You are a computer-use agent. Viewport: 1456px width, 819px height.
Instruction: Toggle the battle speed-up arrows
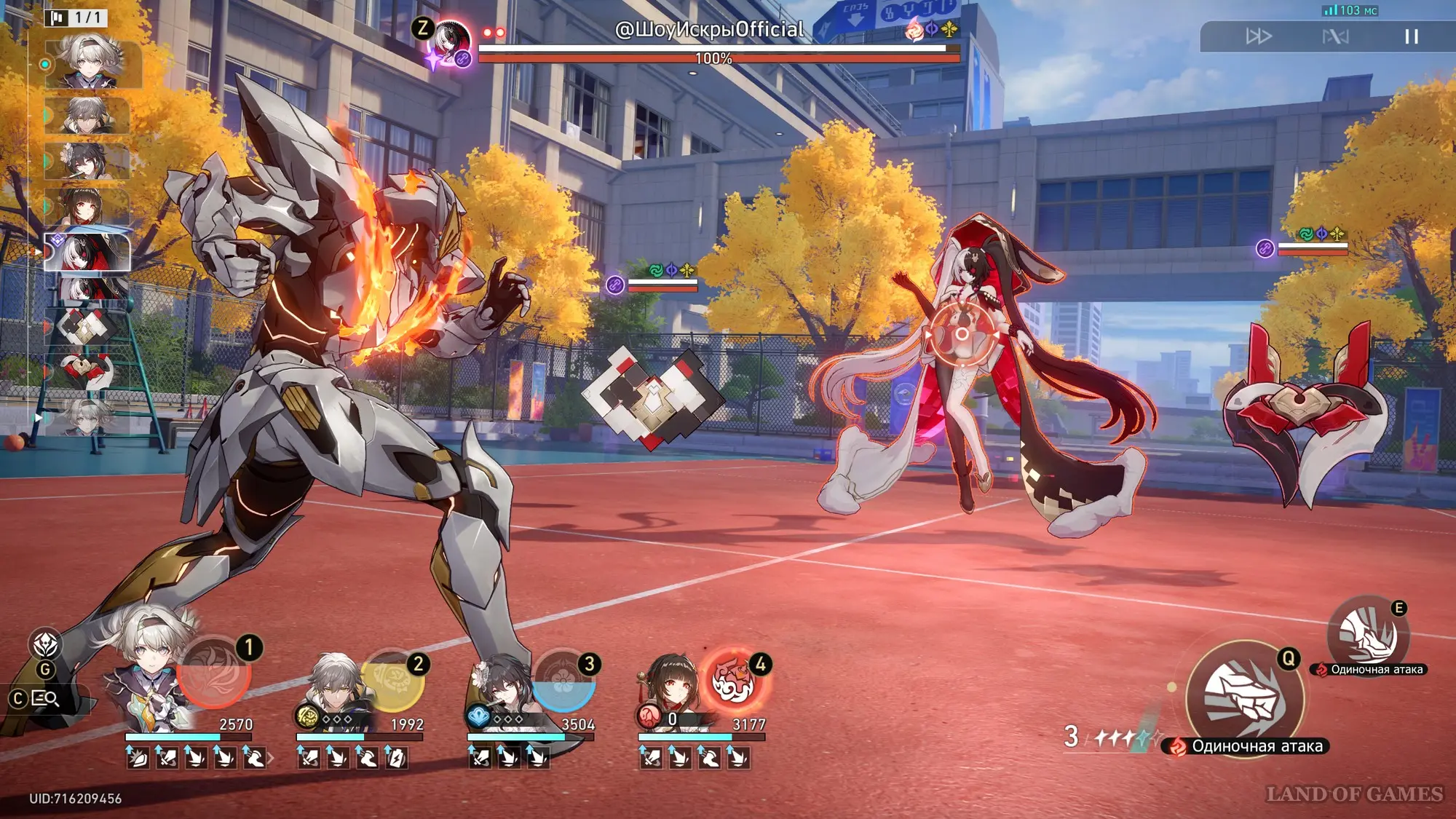[1258, 36]
